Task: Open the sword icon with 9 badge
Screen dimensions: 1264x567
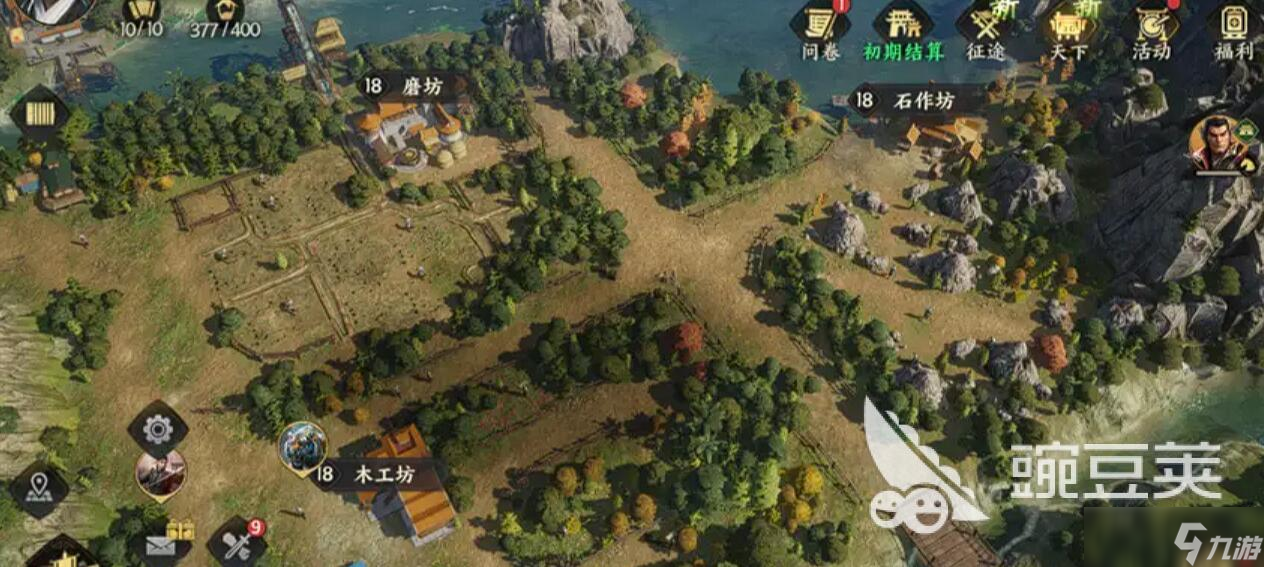Action: coord(237,544)
